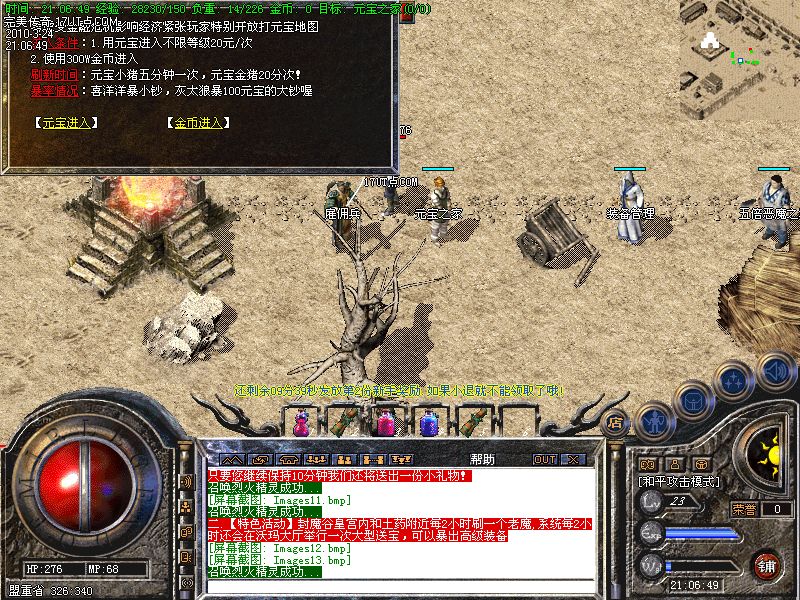Click the red 铺 stall button
The width and height of the screenshot is (800, 600).
click(x=767, y=565)
